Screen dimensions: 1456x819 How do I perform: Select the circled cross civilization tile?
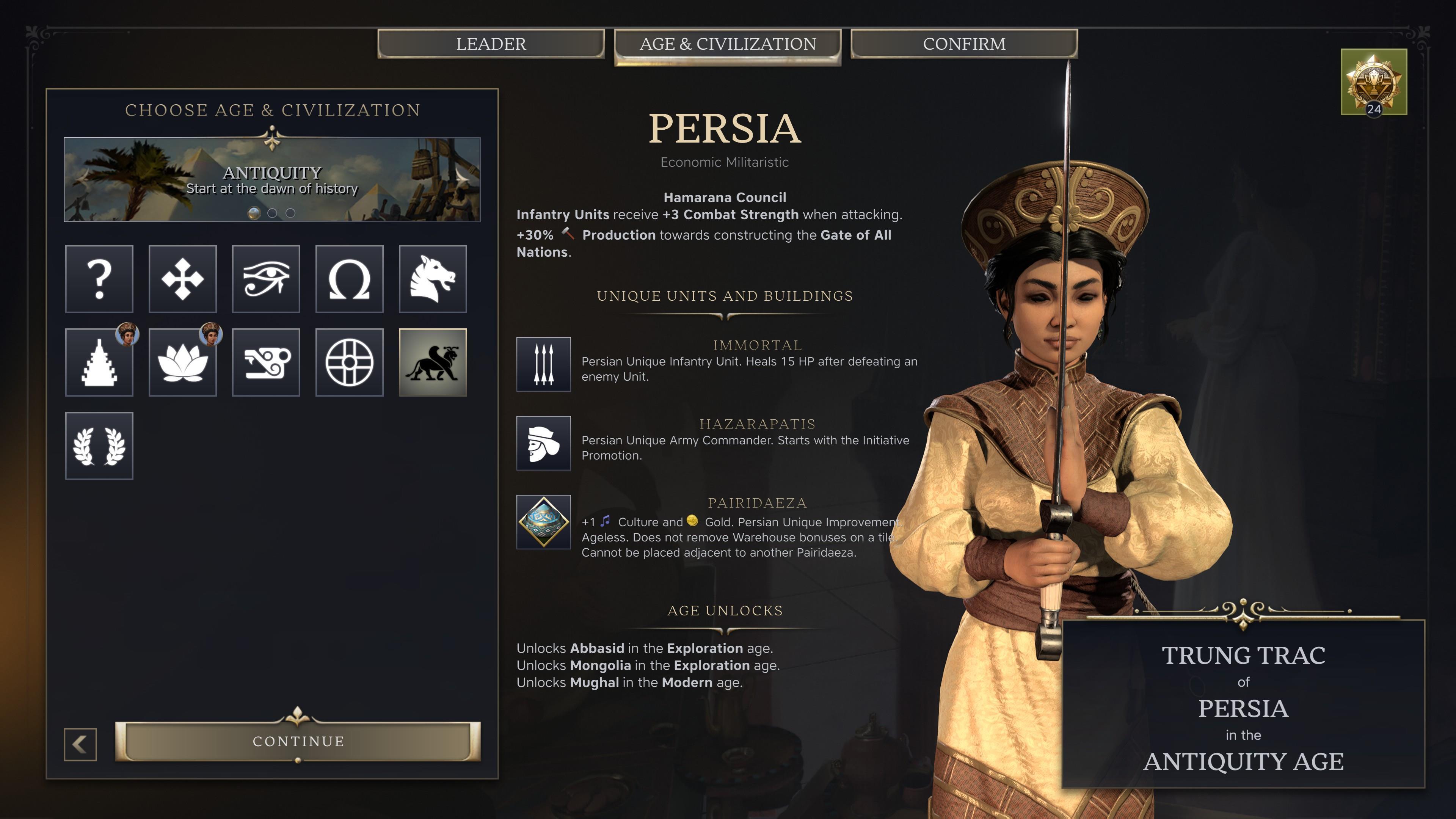(x=349, y=362)
